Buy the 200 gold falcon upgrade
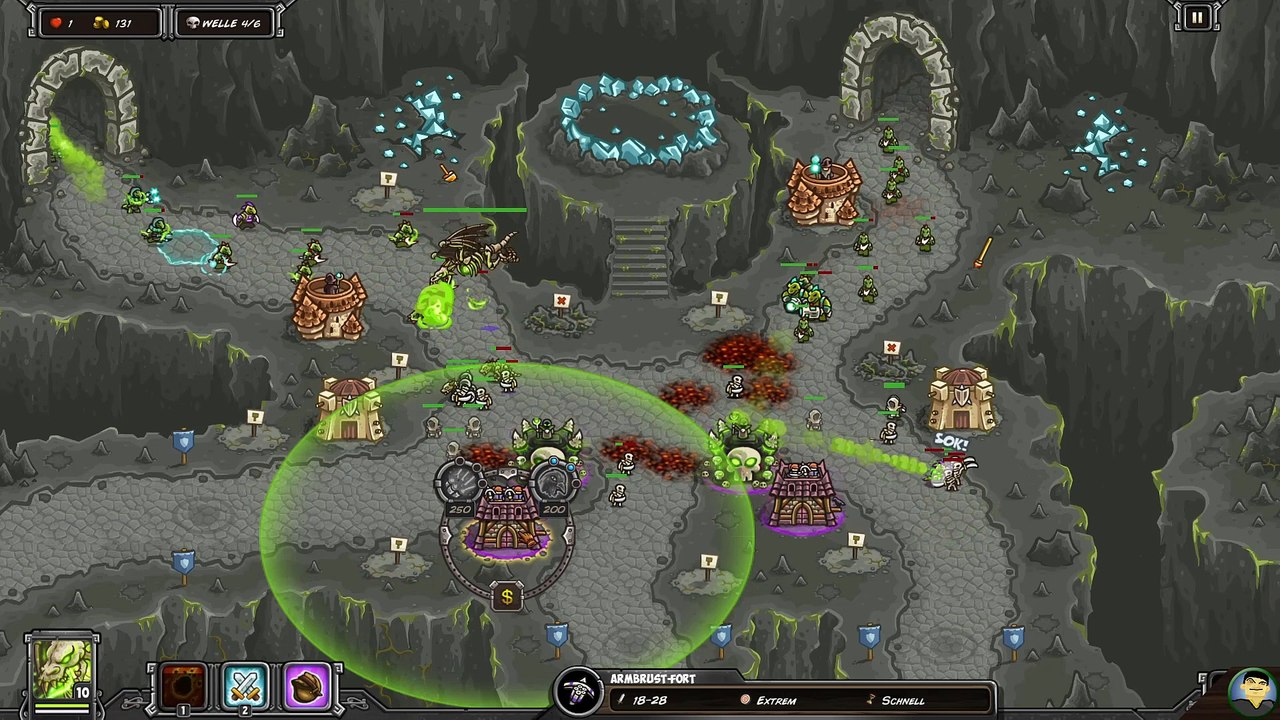Viewport: 1280px width, 720px height. click(x=553, y=484)
